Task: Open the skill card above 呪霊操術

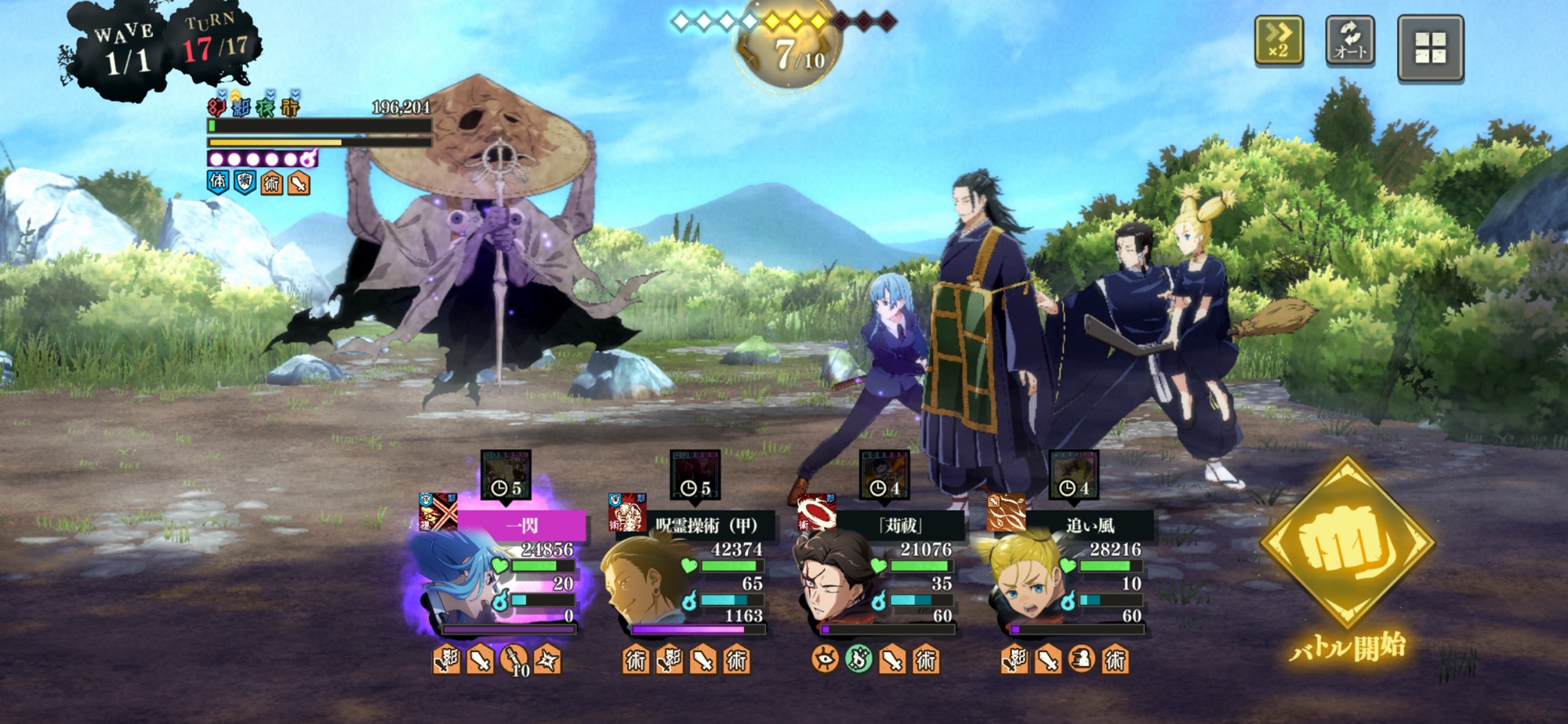Action: [695, 475]
